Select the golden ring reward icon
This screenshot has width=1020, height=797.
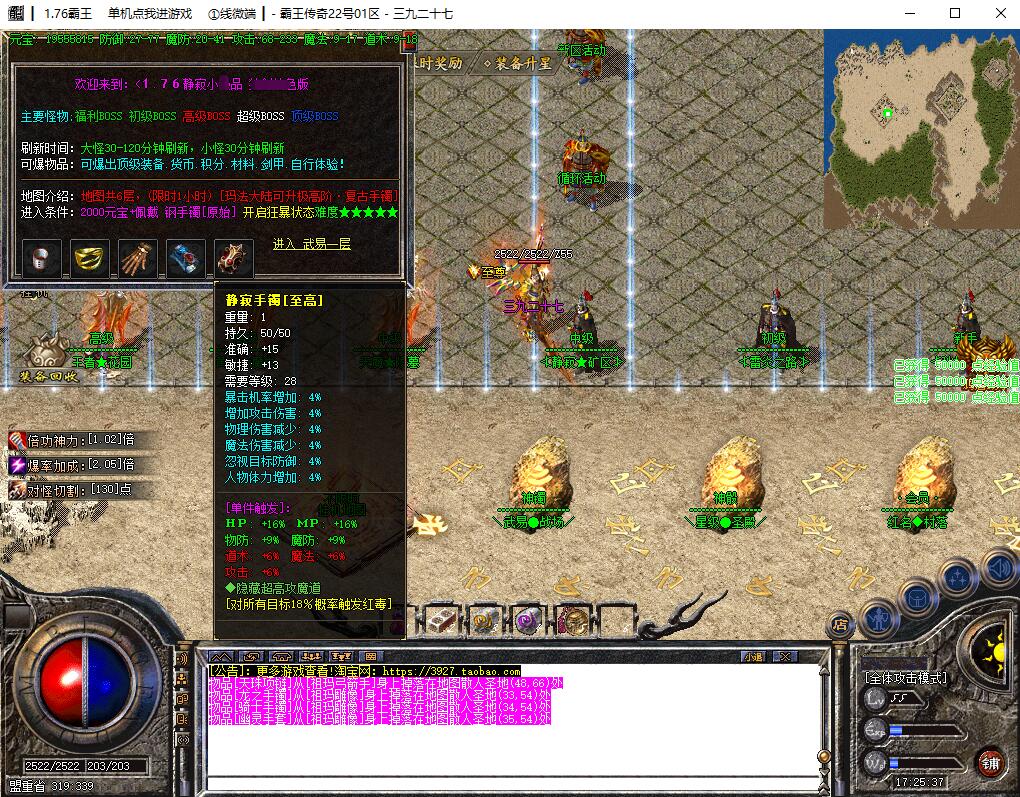click(89, 258)
